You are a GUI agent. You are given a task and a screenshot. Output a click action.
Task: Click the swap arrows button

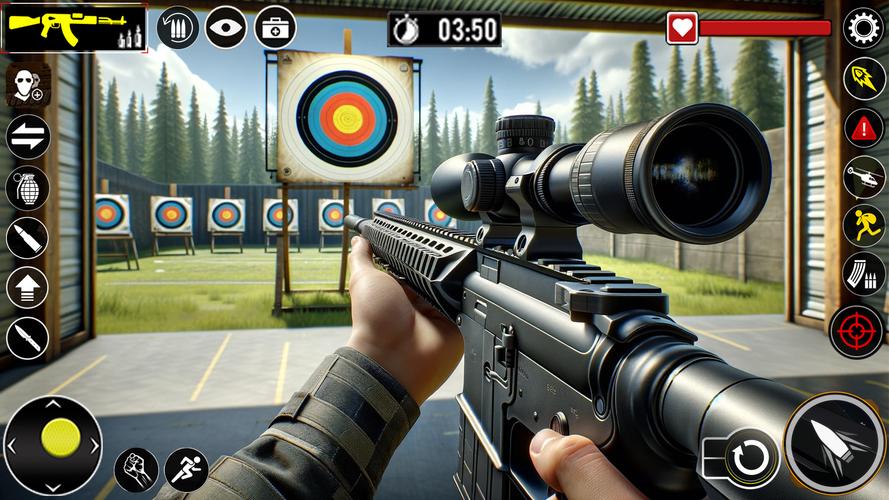pos(27,137)
